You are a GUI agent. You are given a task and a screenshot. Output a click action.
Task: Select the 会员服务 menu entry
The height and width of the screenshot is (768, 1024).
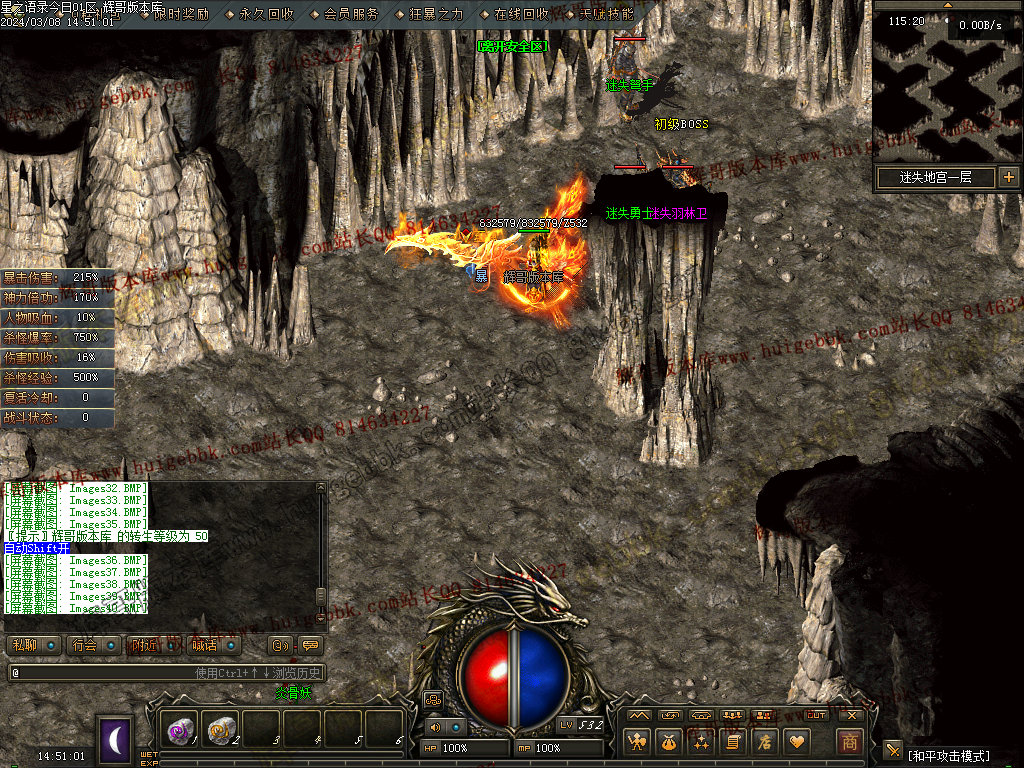click(352, 15)
